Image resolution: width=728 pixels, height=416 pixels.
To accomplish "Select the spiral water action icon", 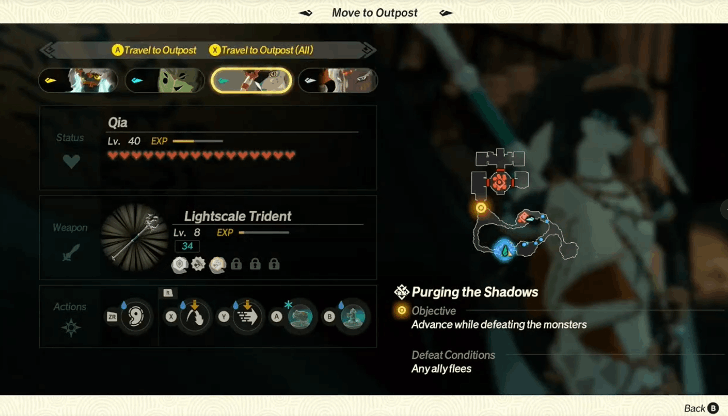I will 136,316.
